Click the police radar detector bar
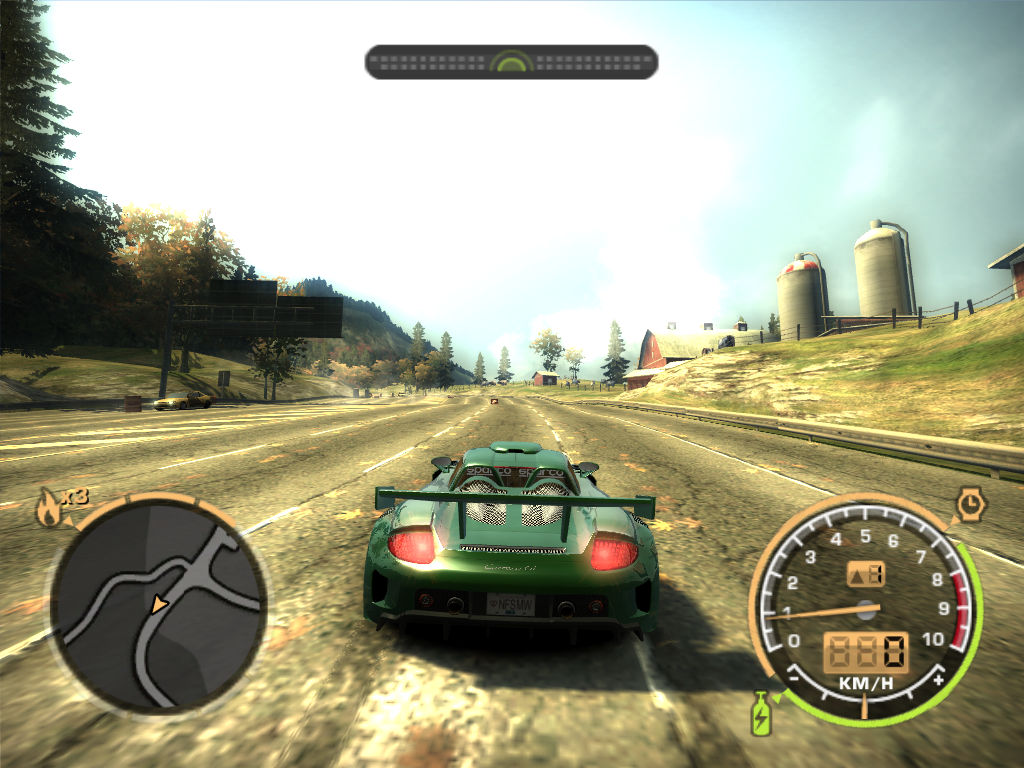This screenshot has width=1024, height=768. click(x=511, y=62)
